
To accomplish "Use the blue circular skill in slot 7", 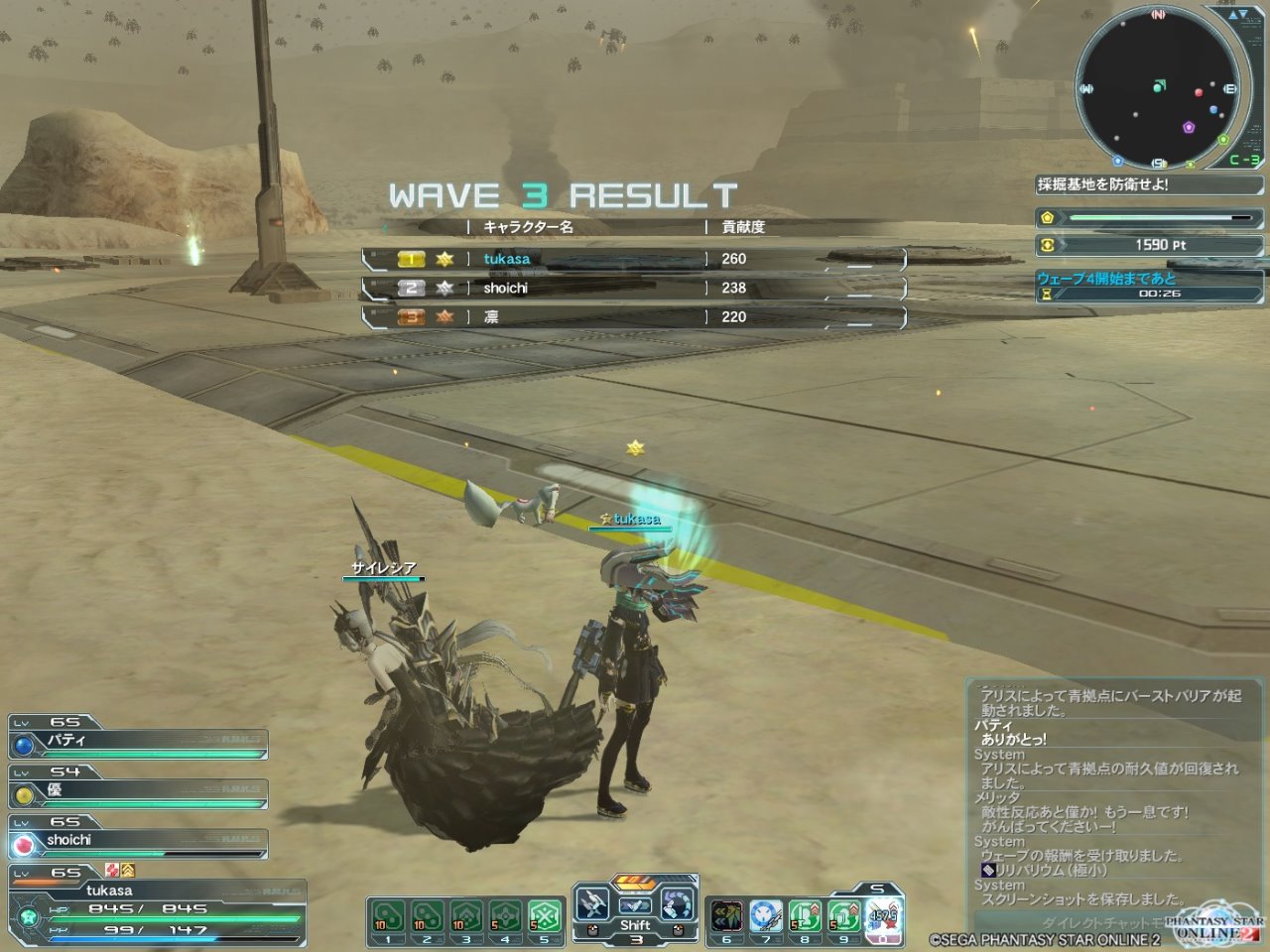I will pyautogui.click(x=766, y=916).
